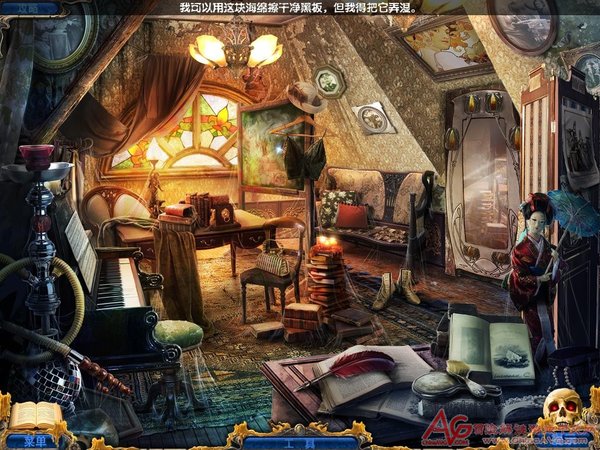Click the golden skull hint button
600x450 pixels.
click(563, 408)
